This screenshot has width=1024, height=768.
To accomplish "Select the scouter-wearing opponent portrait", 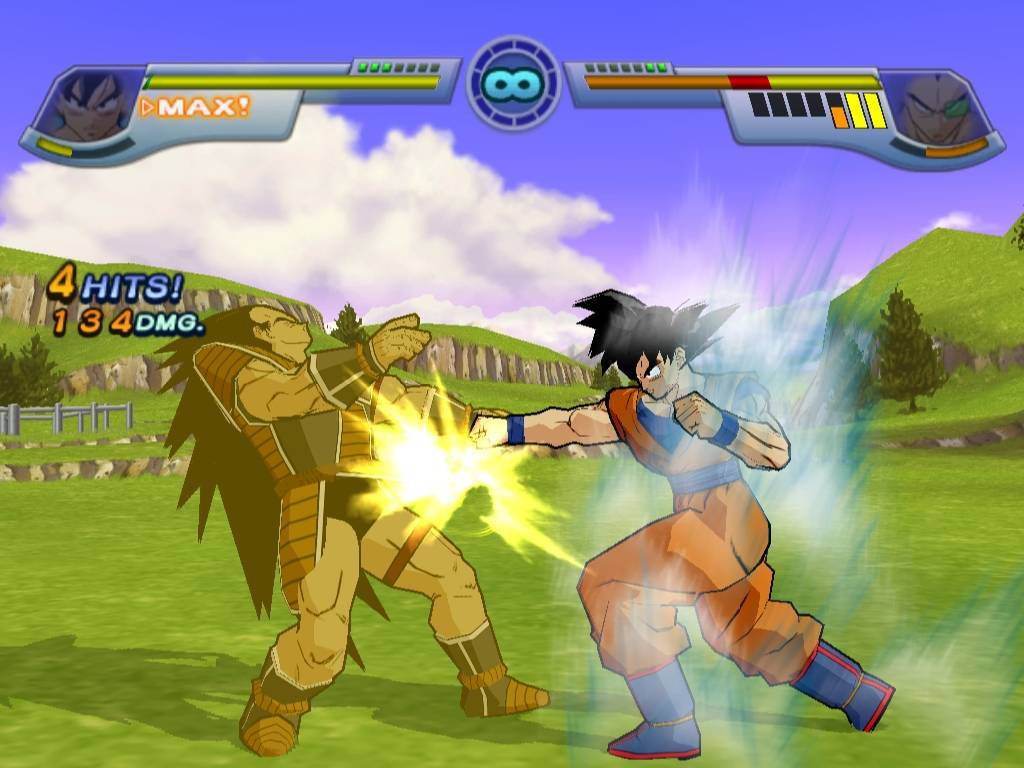I will pyautogui.click(x=936, y=108).
